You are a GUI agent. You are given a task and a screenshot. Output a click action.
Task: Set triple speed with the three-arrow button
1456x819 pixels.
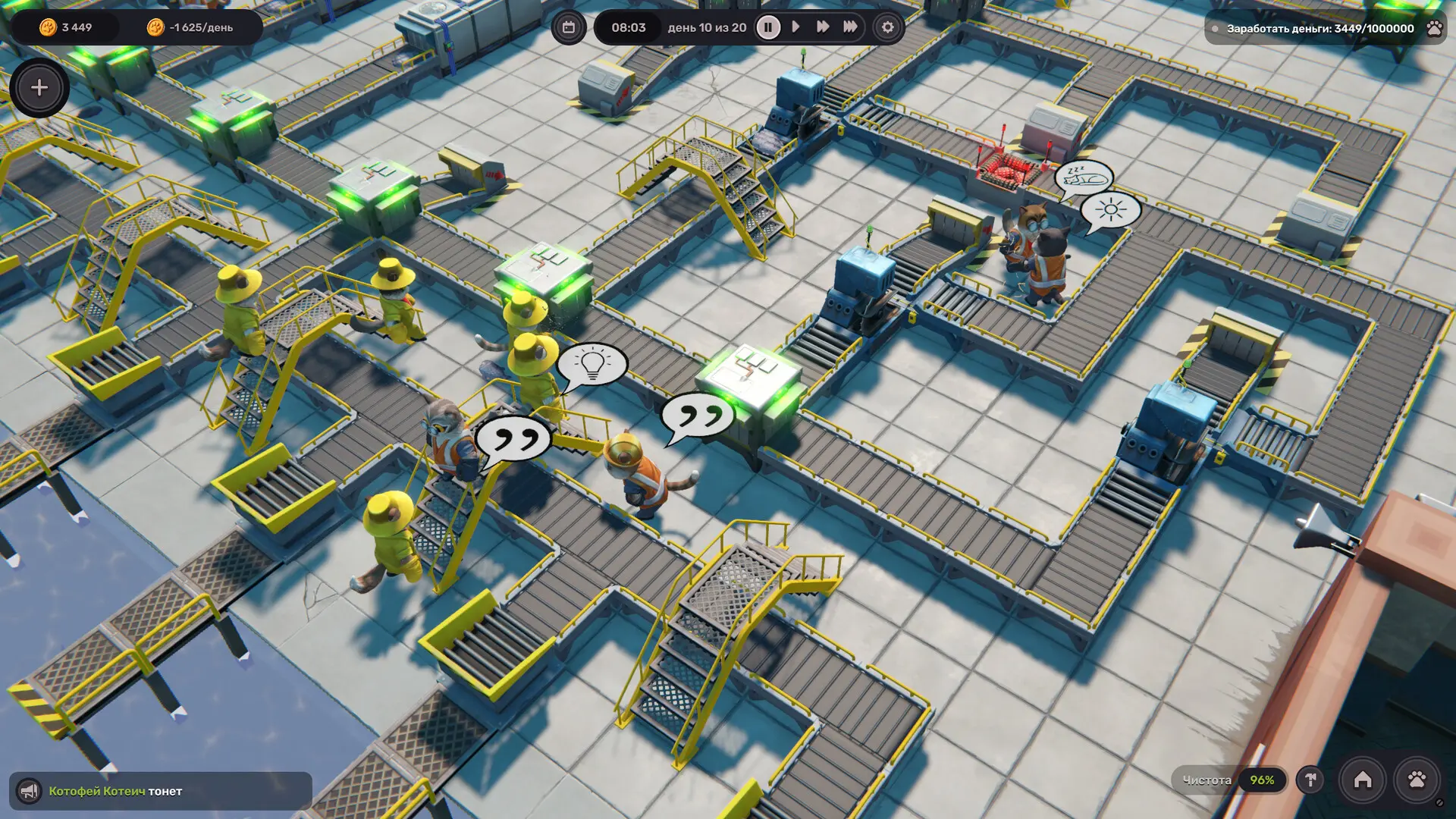(x=851, y=27)
